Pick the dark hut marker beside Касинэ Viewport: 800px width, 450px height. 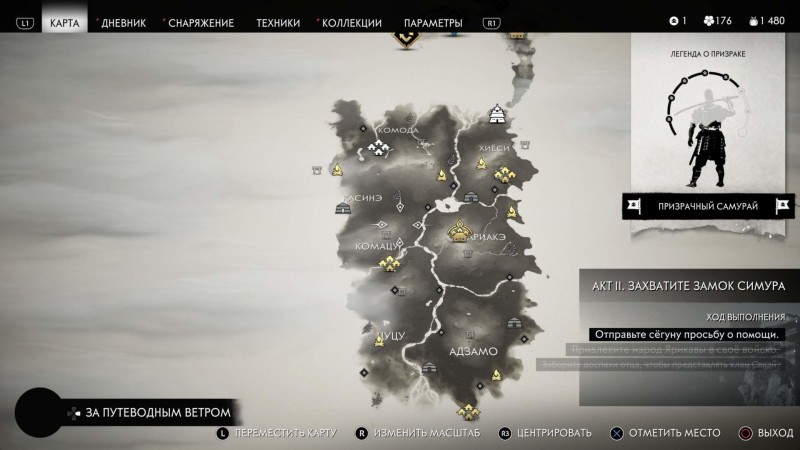(x=340, y=207)
